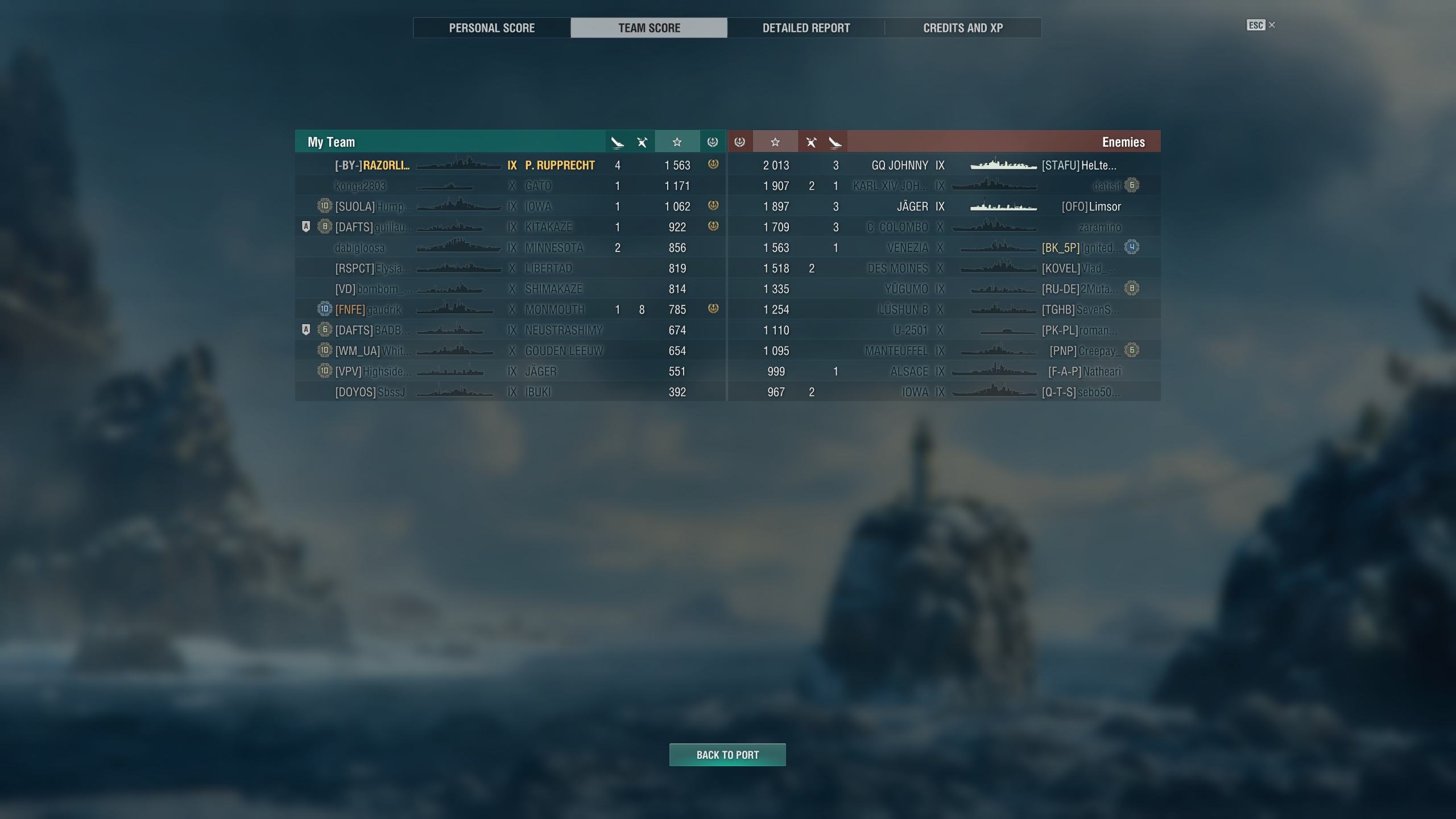Viewport: 1456px width, 819px height.
Task: Click the star icon in the Enemies header
Action: pyautogui.click(x=775, y=142)
